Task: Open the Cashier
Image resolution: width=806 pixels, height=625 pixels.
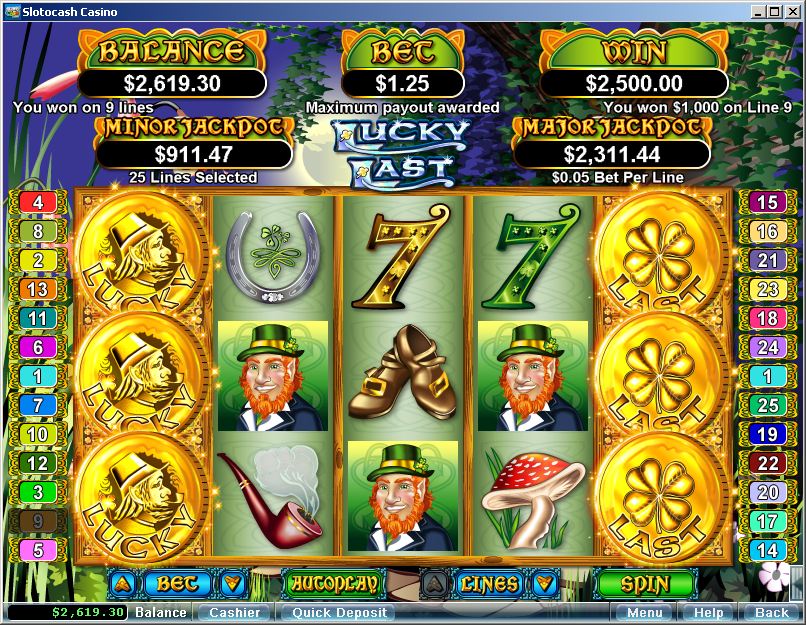Action: click(x=234, y=612)
